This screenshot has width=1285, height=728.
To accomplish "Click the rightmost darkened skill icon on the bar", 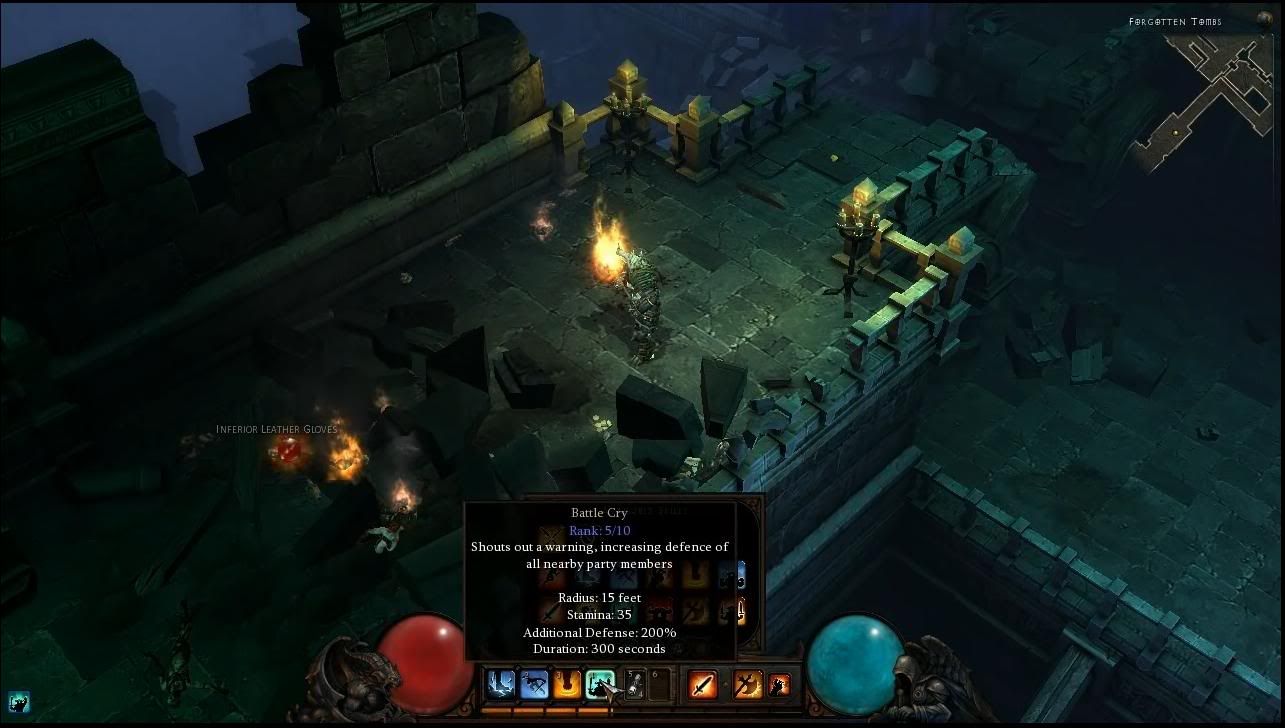I will [x=777, y=684].
